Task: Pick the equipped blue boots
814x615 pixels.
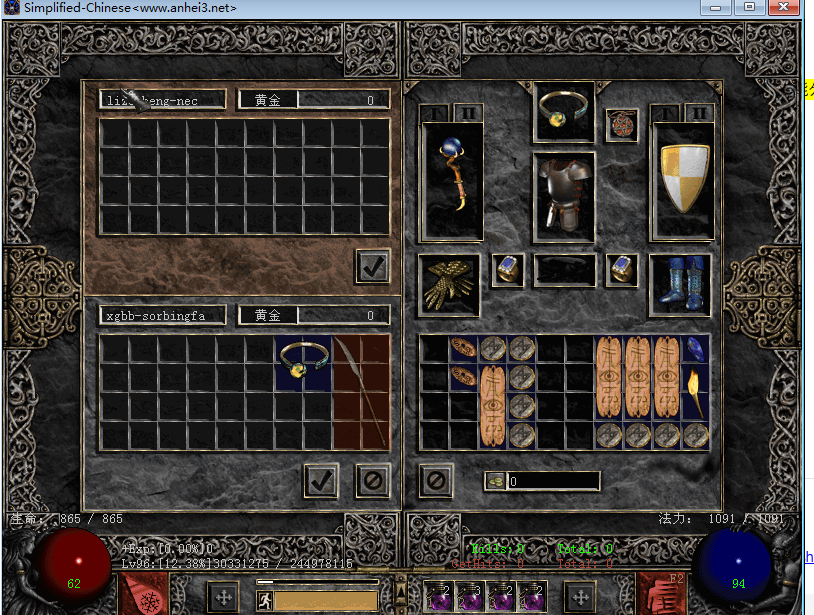Action: [x=680, y=284]
